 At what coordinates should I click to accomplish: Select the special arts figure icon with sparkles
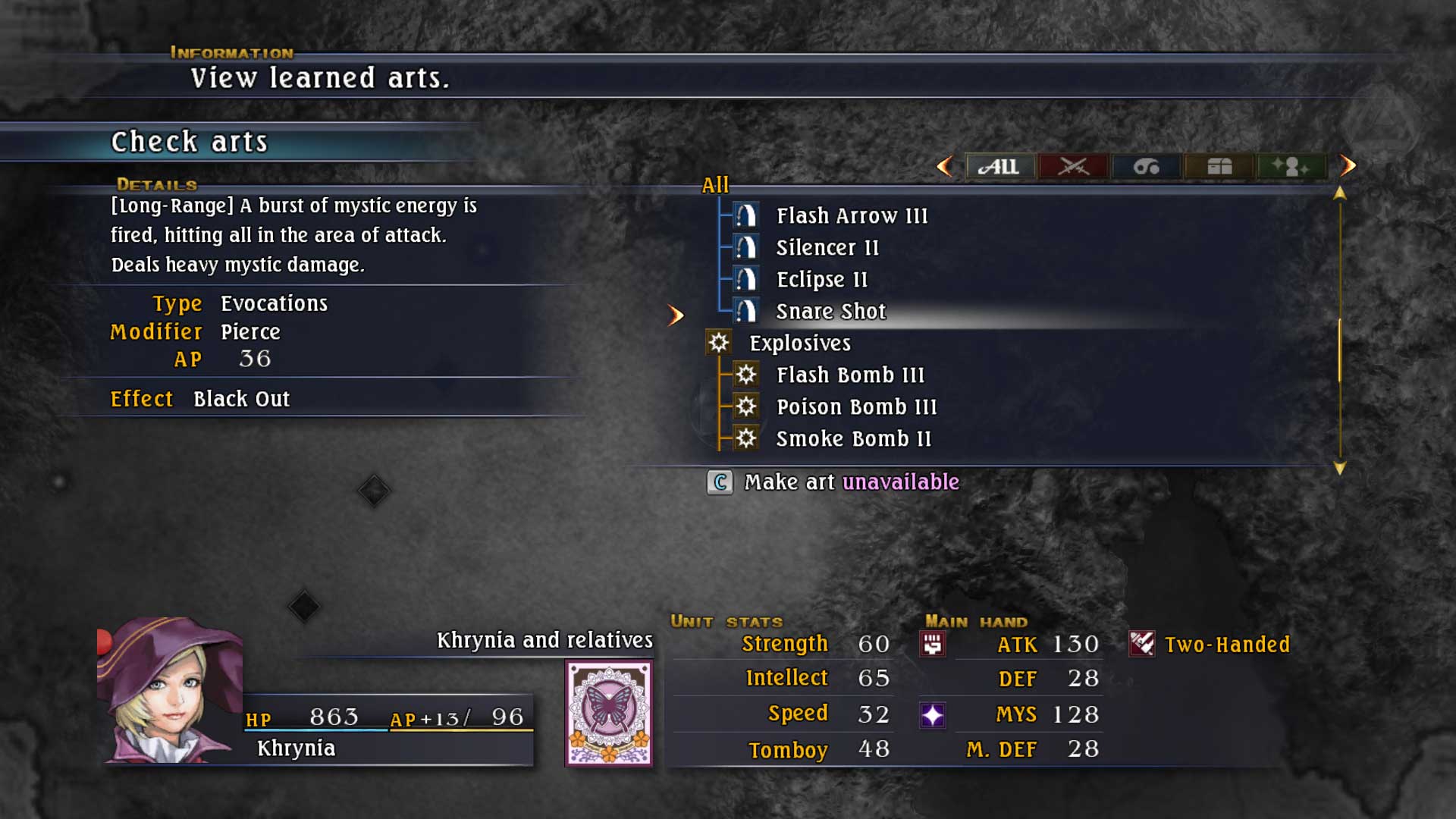[1290, 168]
